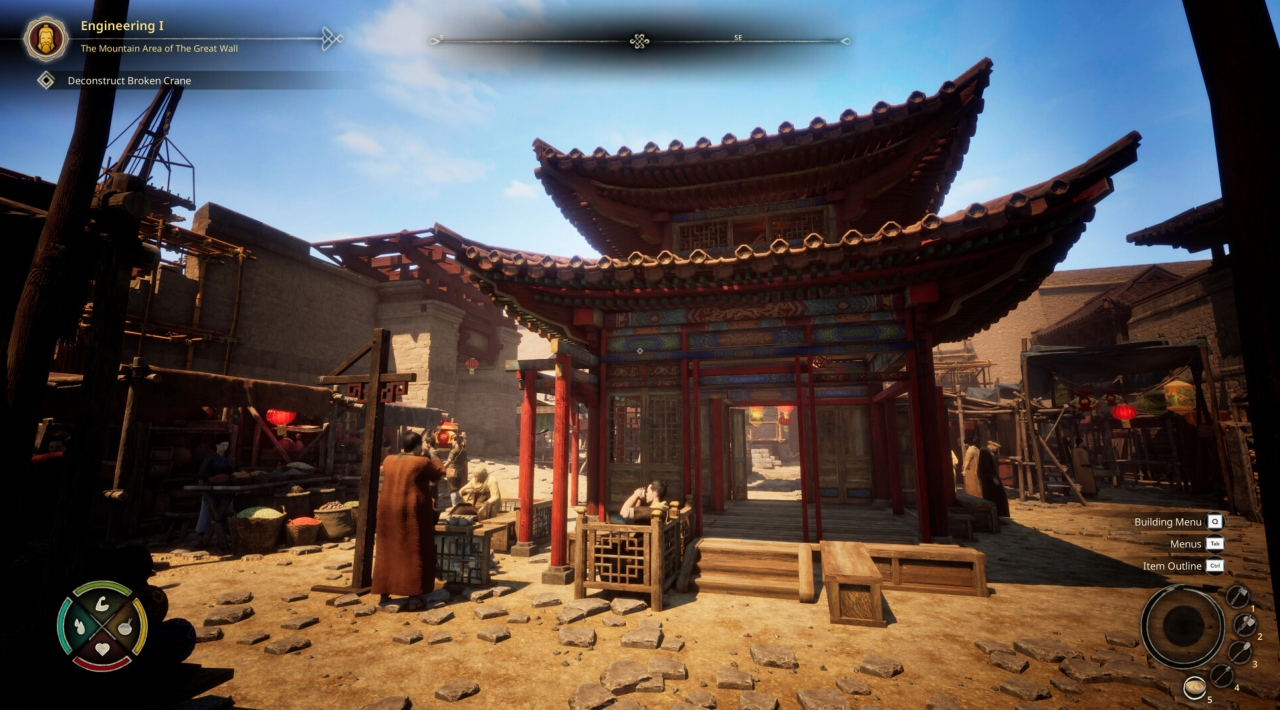
Task: Select the shovel in hotbar slot 3
Action: [x=1240, y=652]
